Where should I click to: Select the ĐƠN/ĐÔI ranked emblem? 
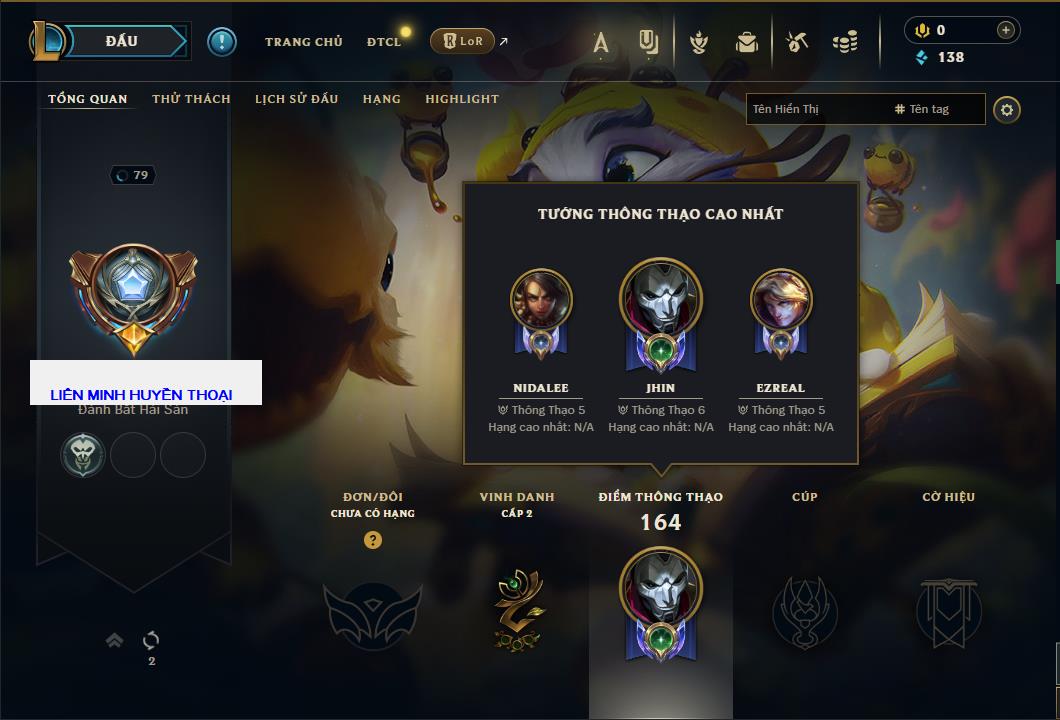[372, 612]
